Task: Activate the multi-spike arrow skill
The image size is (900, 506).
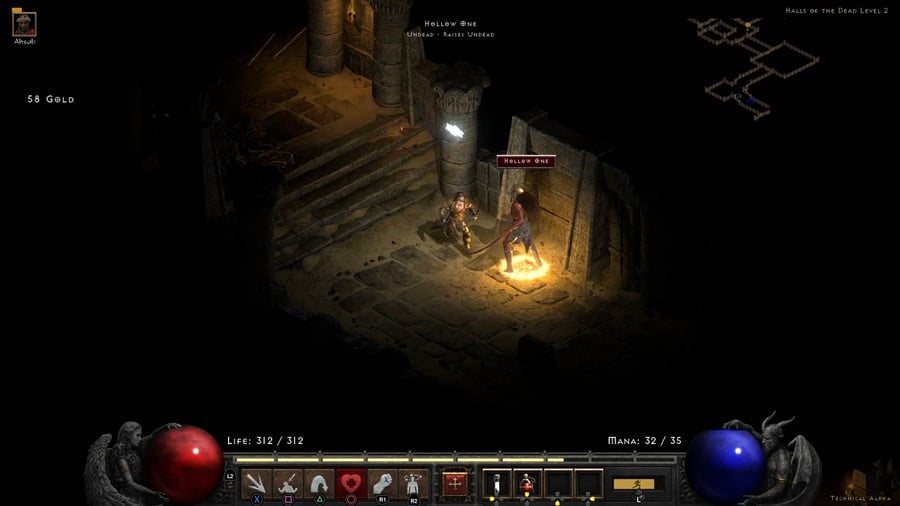Action: pyautogui.click(x=257, y=484)
